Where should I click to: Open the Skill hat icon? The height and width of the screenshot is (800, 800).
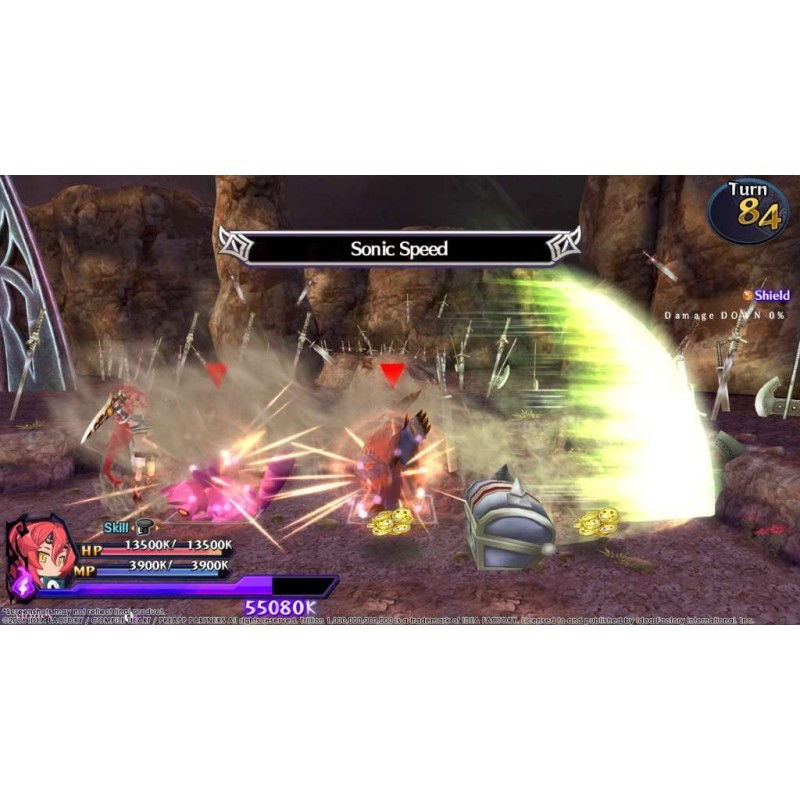point(145,527)
